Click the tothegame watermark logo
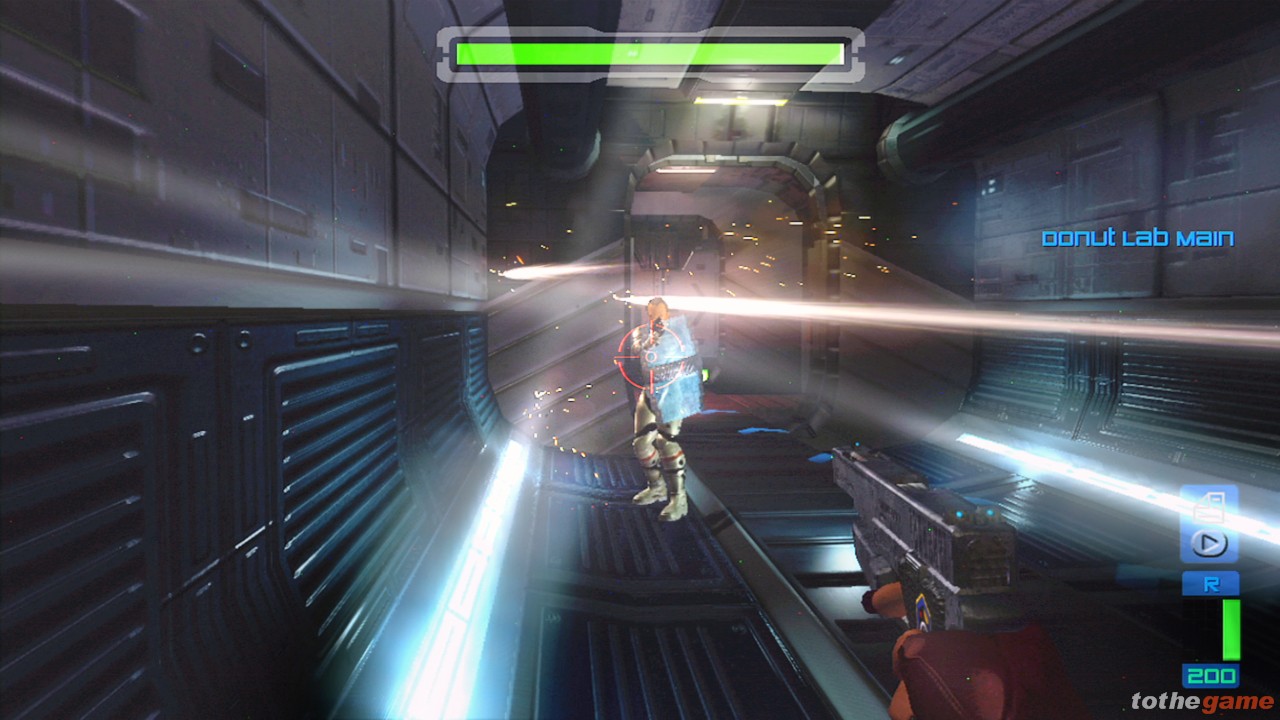 [1201, 702]
